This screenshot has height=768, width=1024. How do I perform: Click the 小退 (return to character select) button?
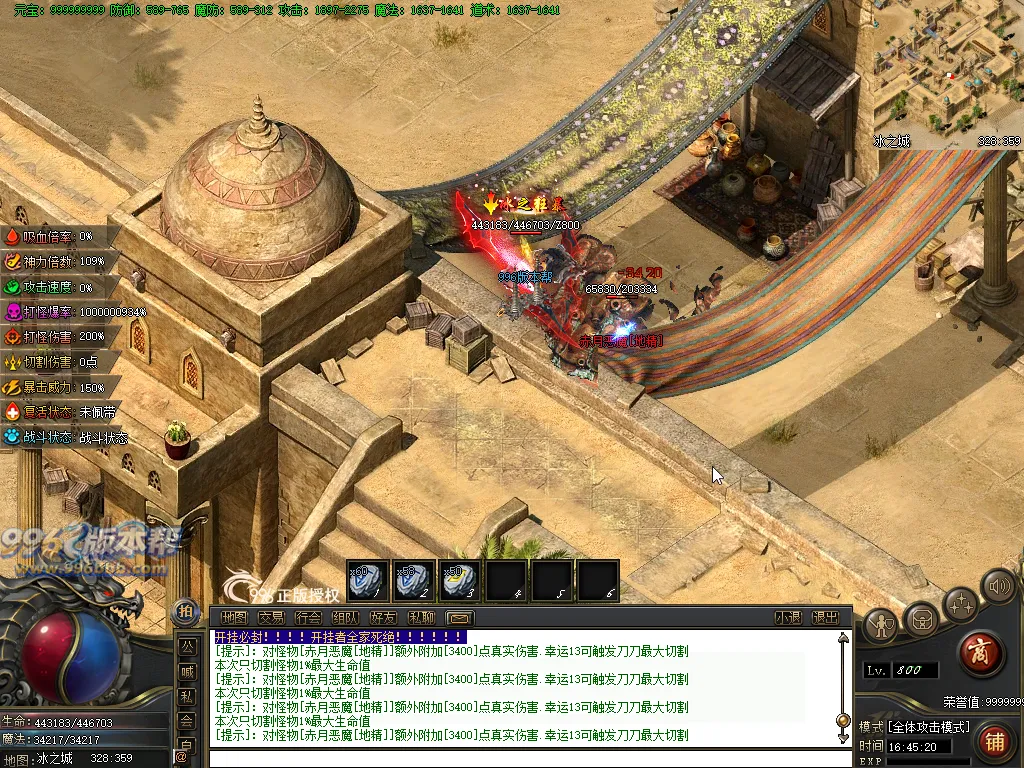pyautogui.click(x=788, y=618)
